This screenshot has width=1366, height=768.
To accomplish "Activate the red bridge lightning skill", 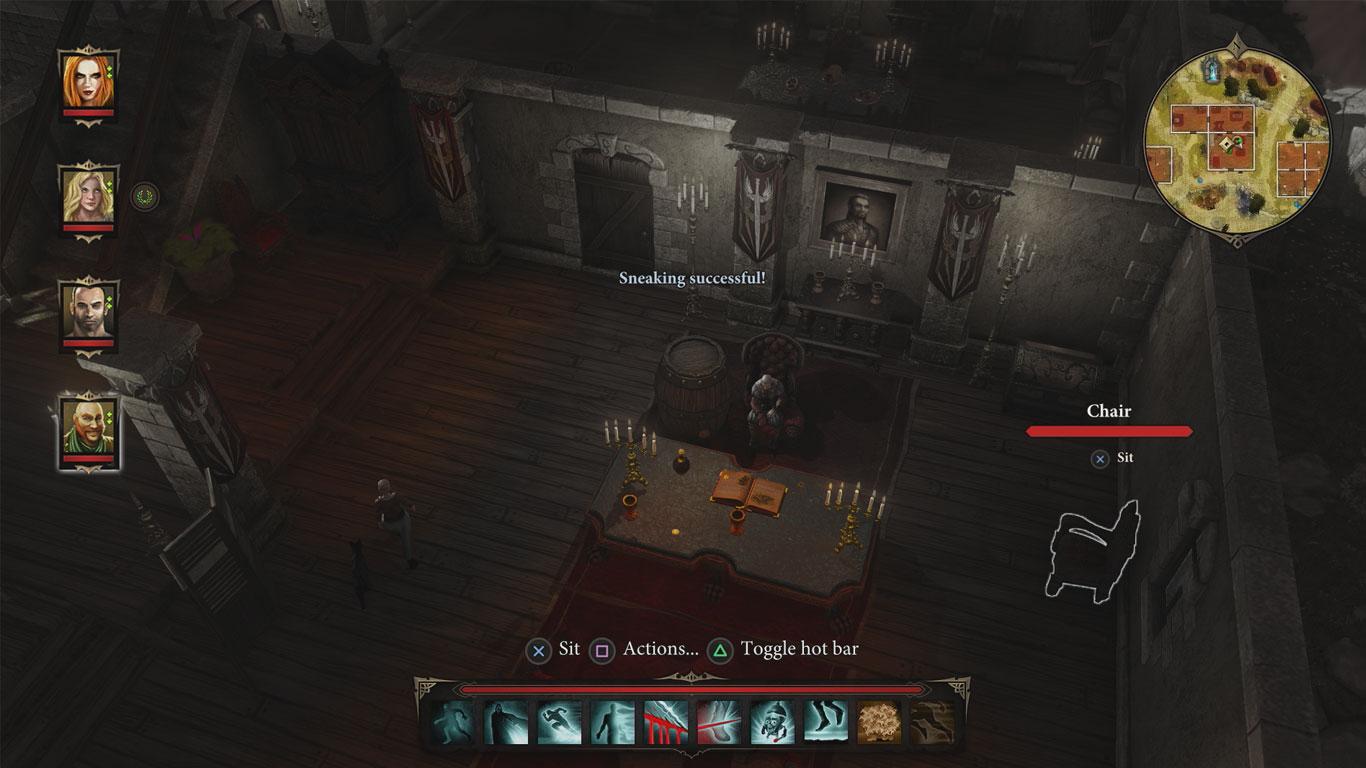I will (x=665, y=722).
